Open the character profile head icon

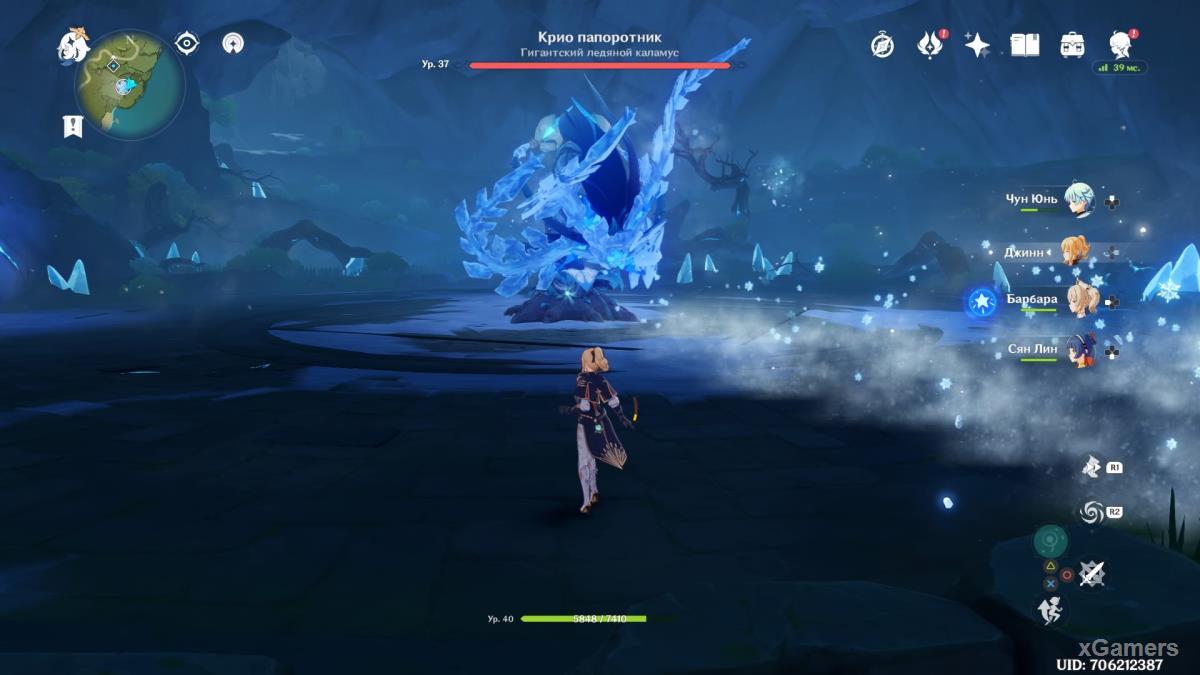(x=1120, y=43)
